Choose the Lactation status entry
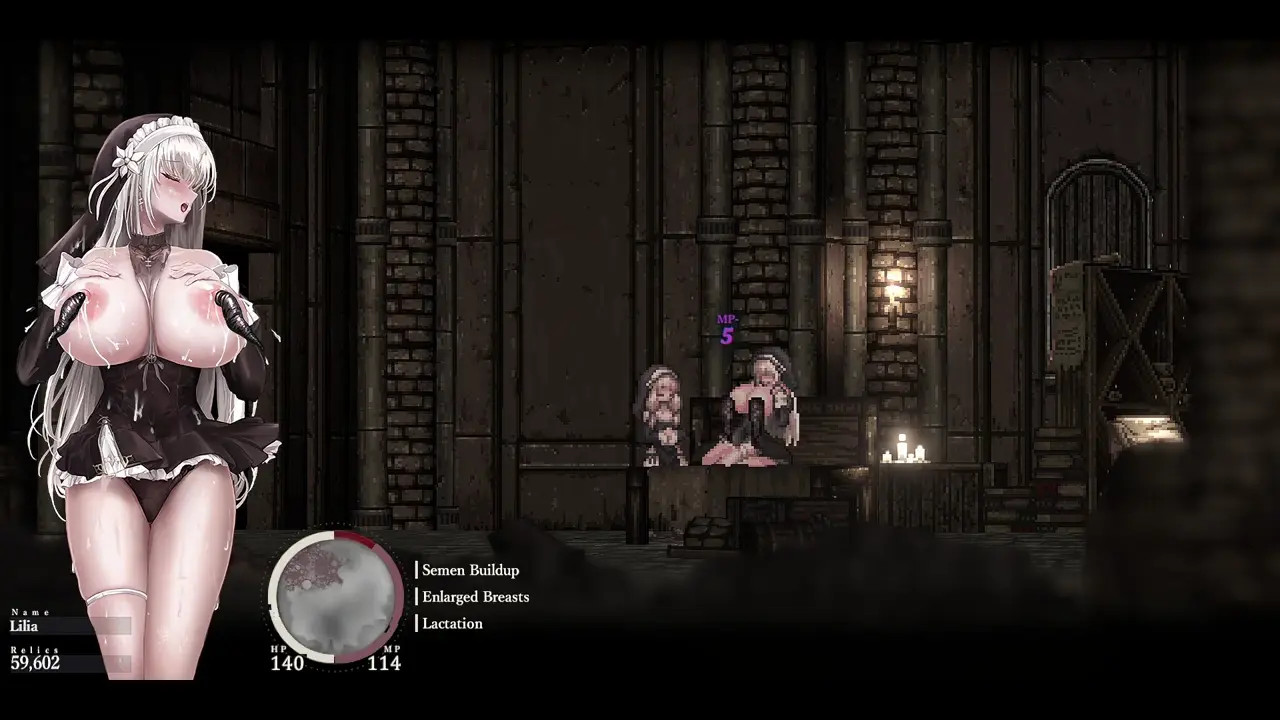The width and height of the screenshot is (1280, 720). [x=452, y=623]
